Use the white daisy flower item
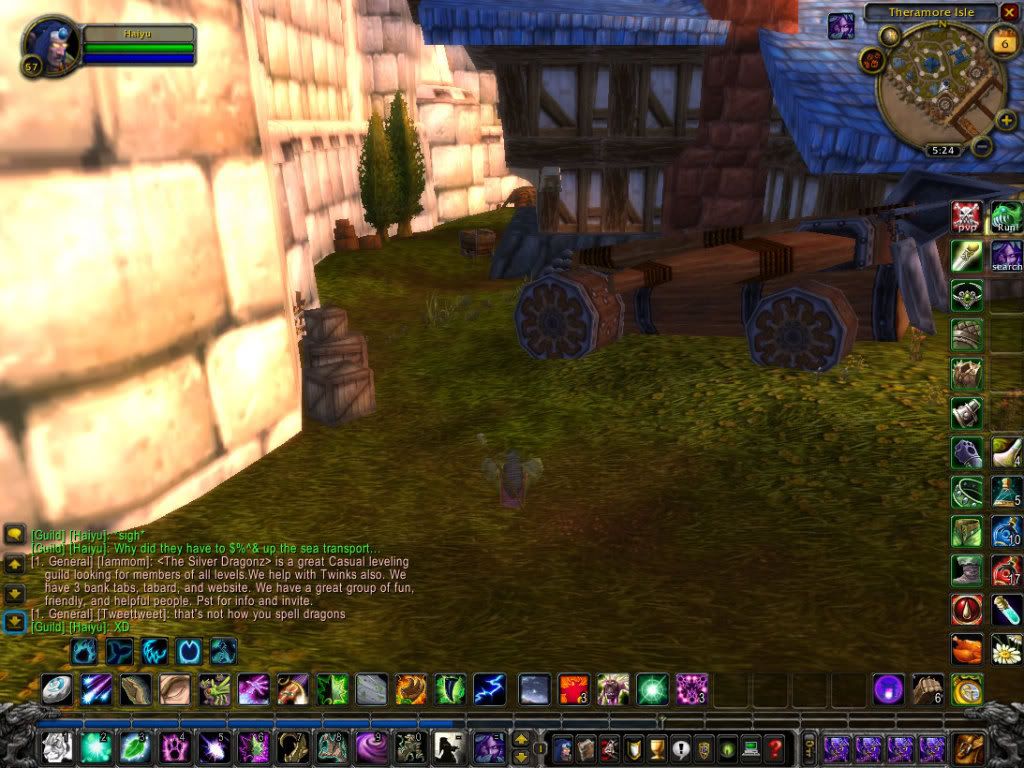Screen dimensions: 1024x768 pyautogui.click(x=1006, y=649)
